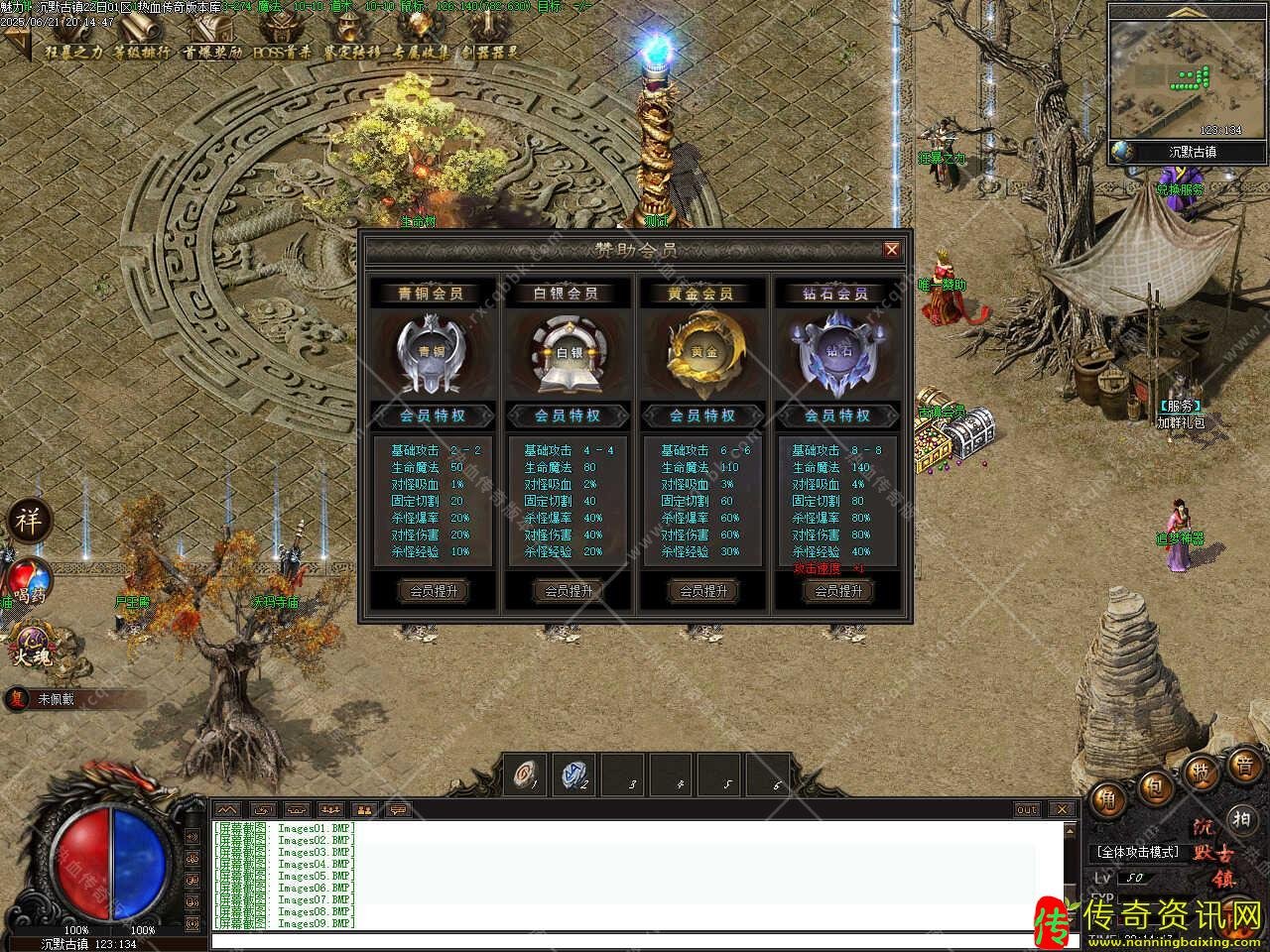Screen dimensions: 1270x952
Task: Open the character panel (角) button
Action: 1107,799
